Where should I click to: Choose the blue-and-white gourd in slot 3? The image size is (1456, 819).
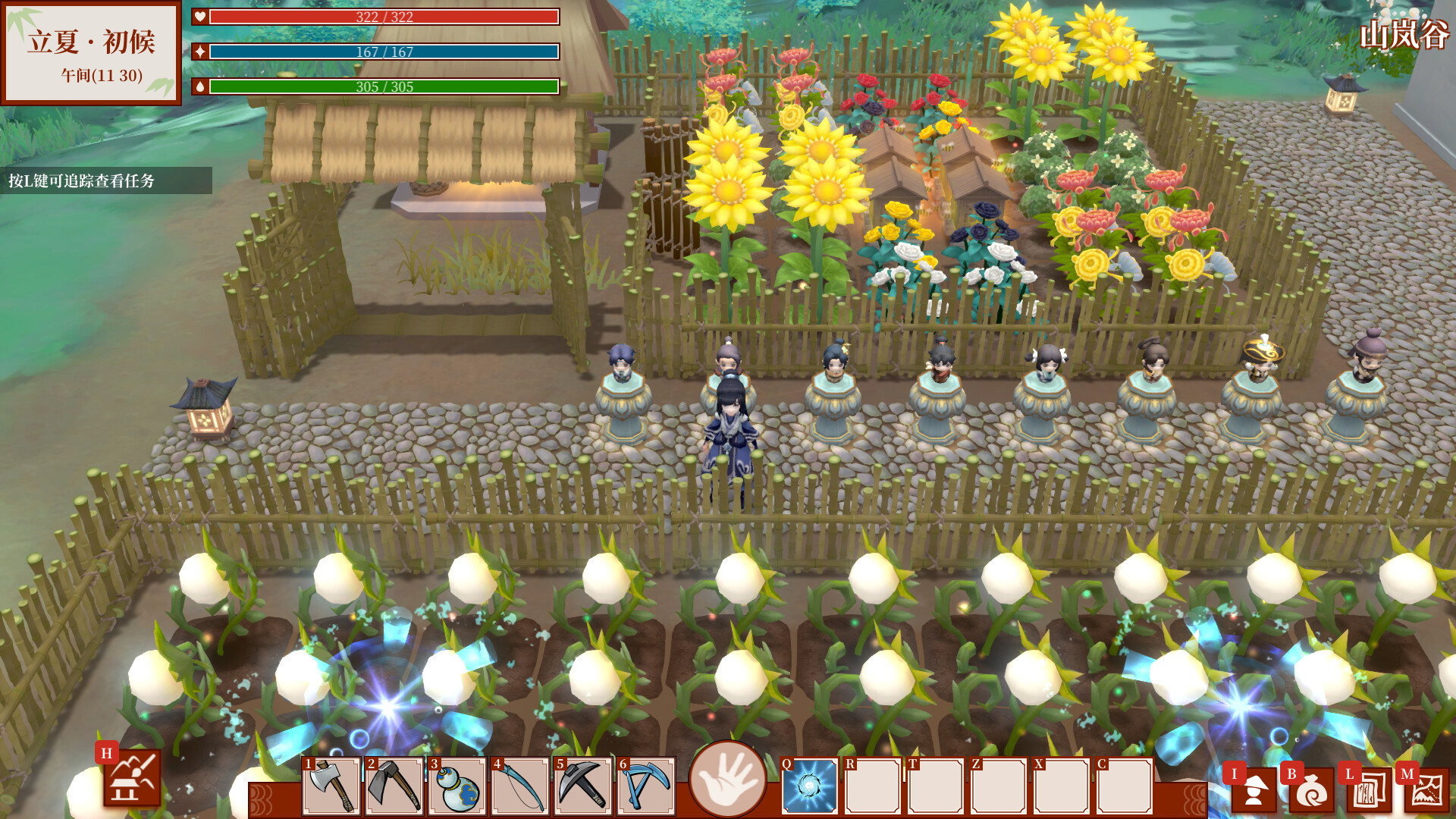(x=457, y=786)
